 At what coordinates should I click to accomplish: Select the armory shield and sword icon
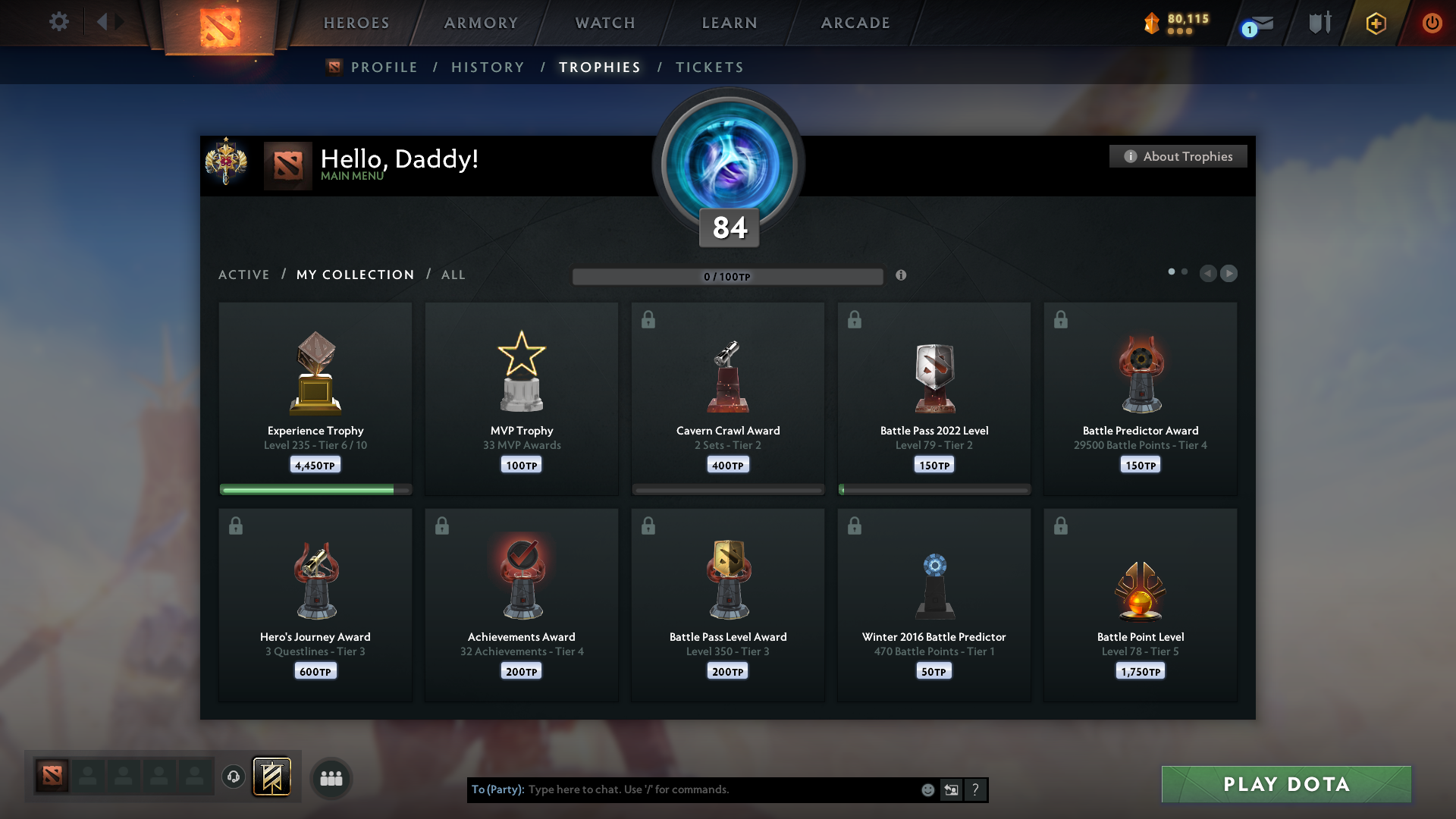coord(1319,23)
